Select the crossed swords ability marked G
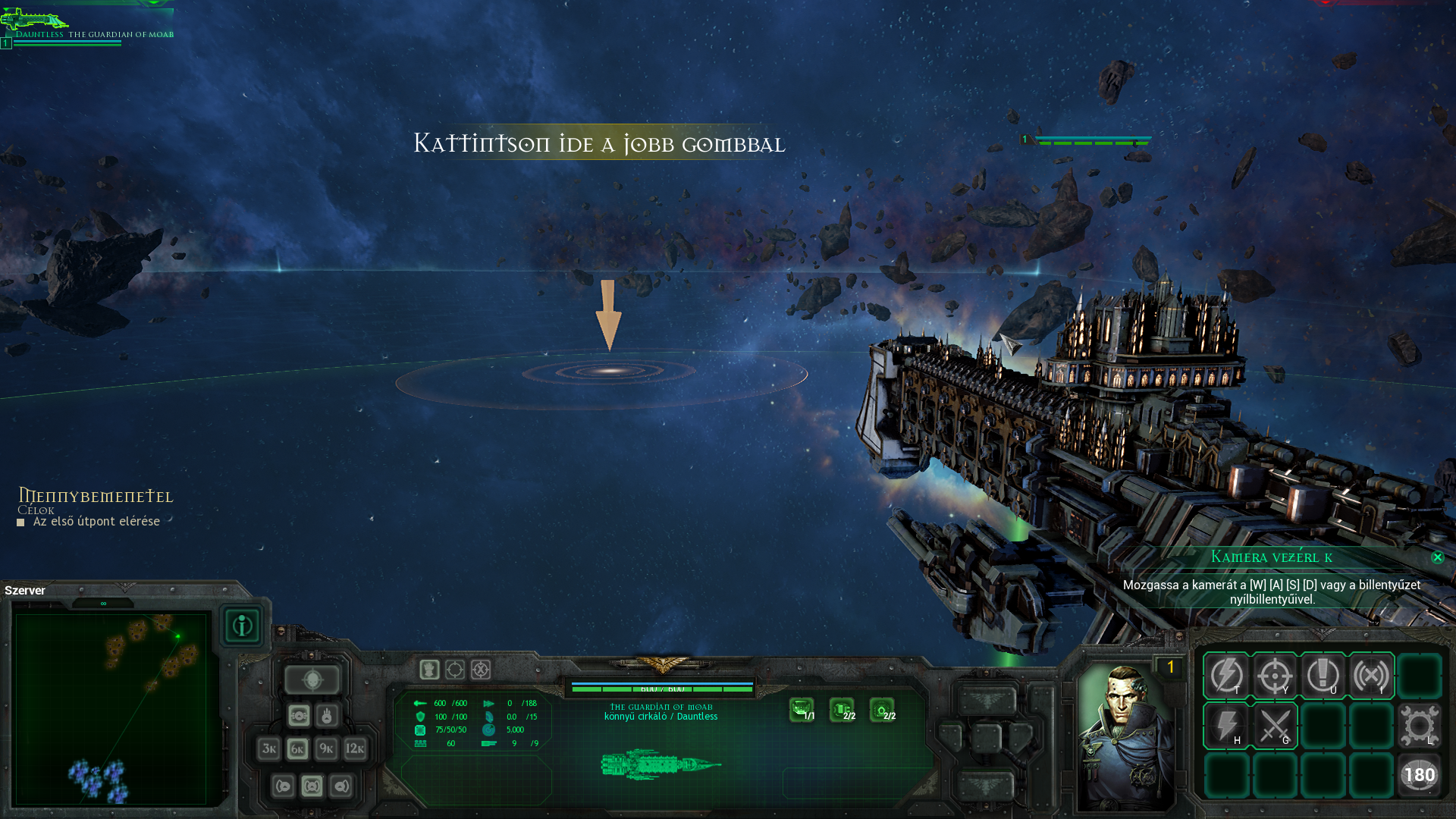Image resolution: width=1456 pixels, height=819 pixels. point(1275,726)
